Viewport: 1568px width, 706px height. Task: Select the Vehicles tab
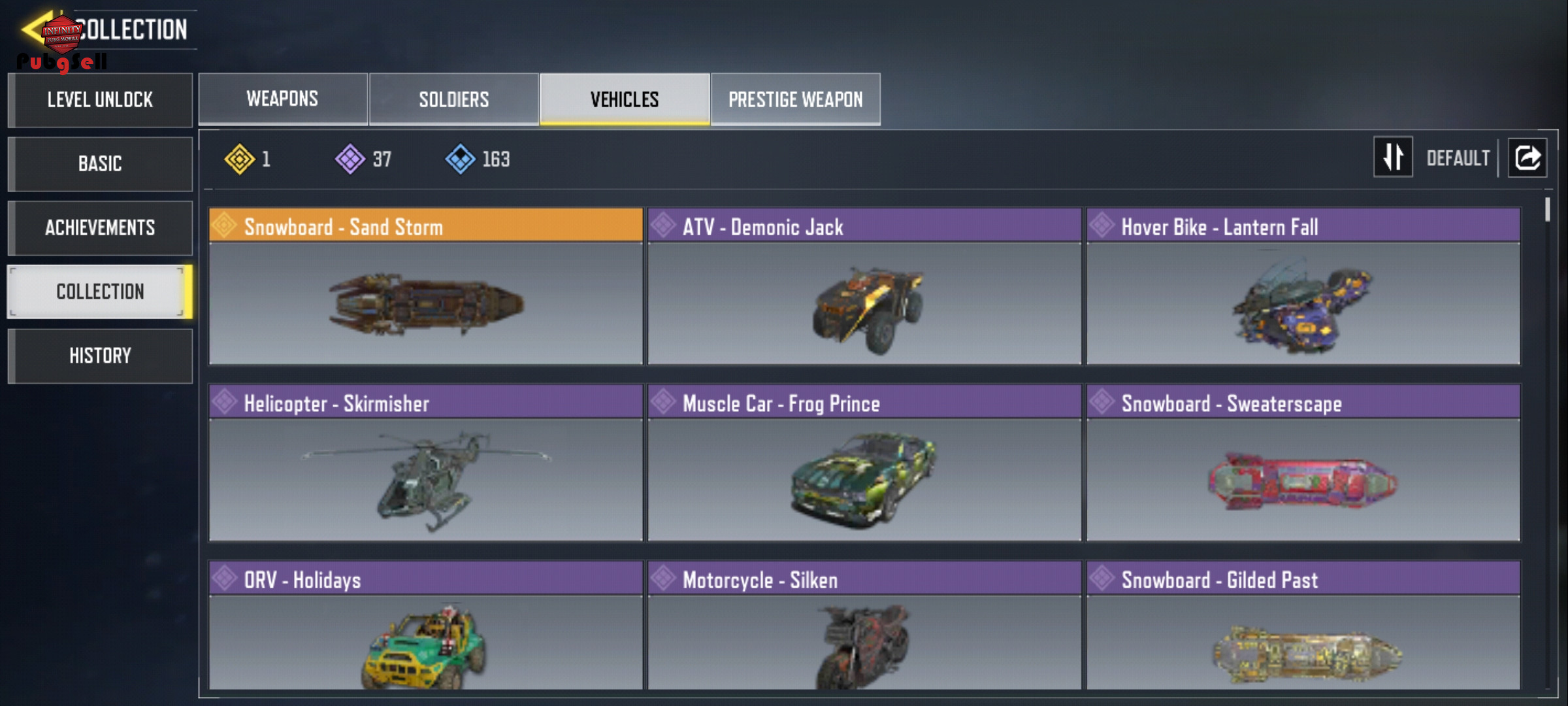pyautogui.click(x=625, y=99)
